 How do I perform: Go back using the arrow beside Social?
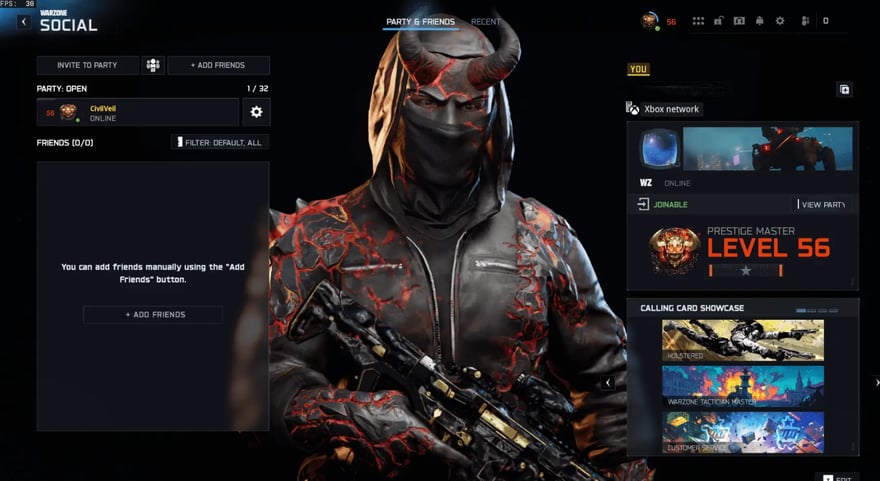point(24,22)
